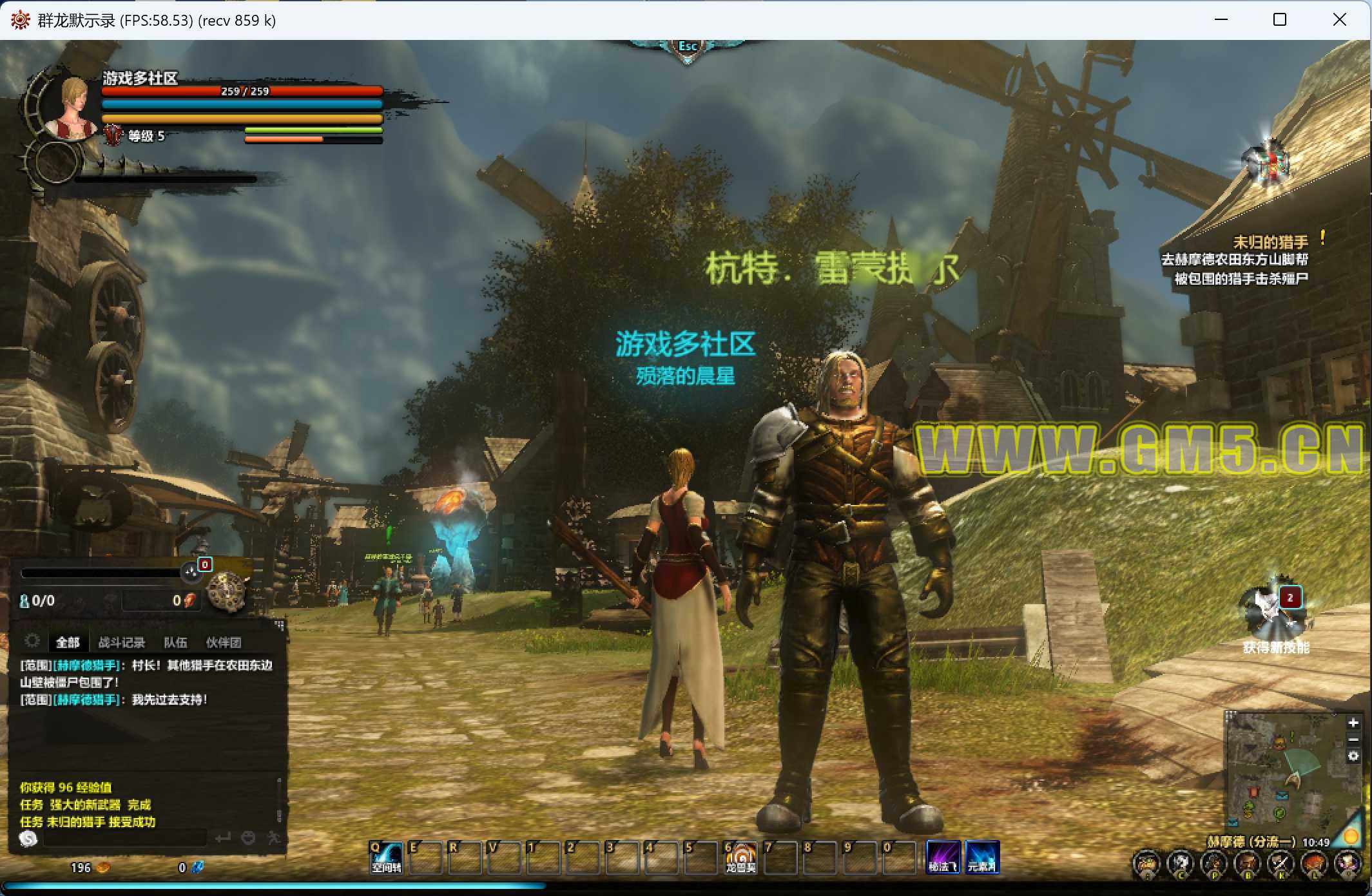1372x896 pixels.
Task: Open the Esc menu button at top
Action: [687, 47]
